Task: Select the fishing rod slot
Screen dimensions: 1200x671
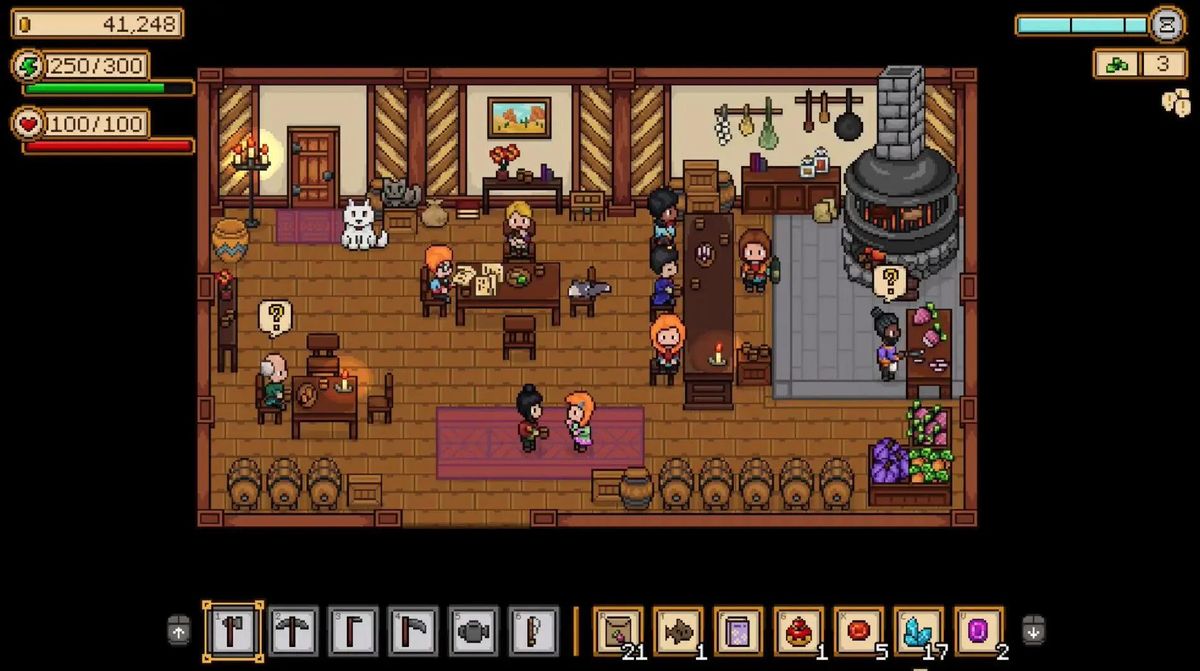Action: click(x=533, y=631)
